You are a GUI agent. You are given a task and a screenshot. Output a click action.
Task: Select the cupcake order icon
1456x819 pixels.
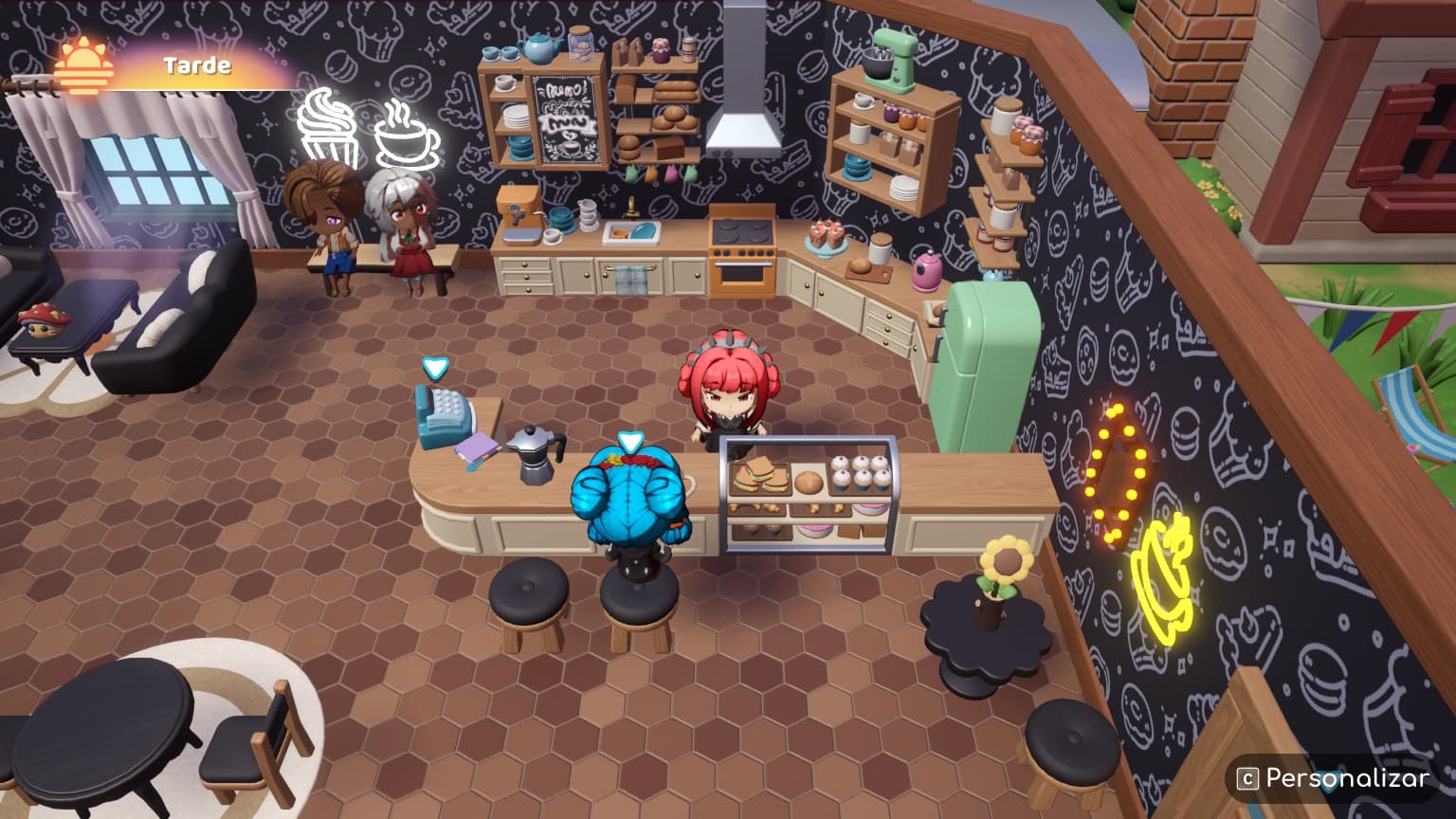pyautogui.click(x=326, y=128)
